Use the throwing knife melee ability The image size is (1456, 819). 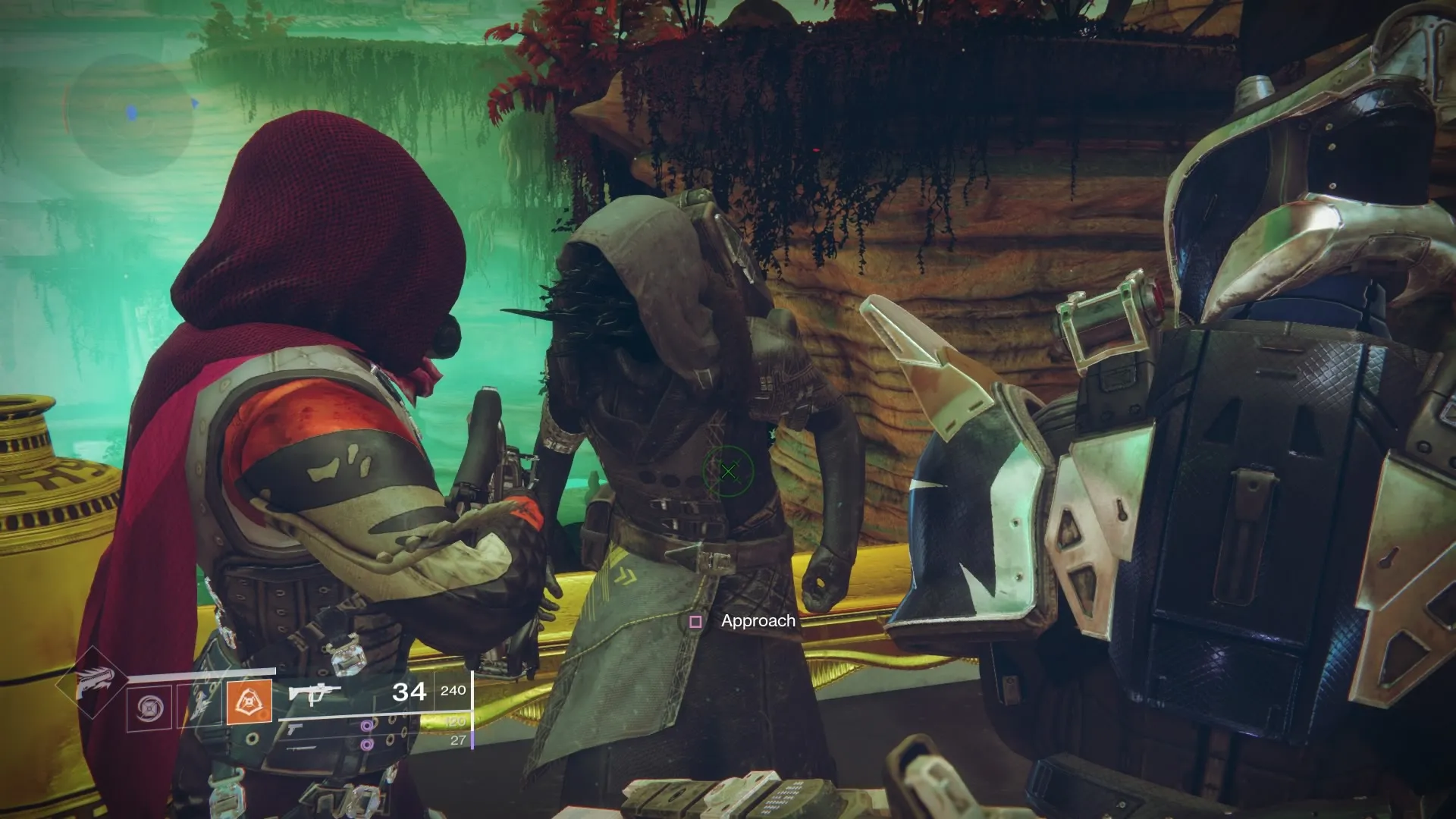coord(199,705)
